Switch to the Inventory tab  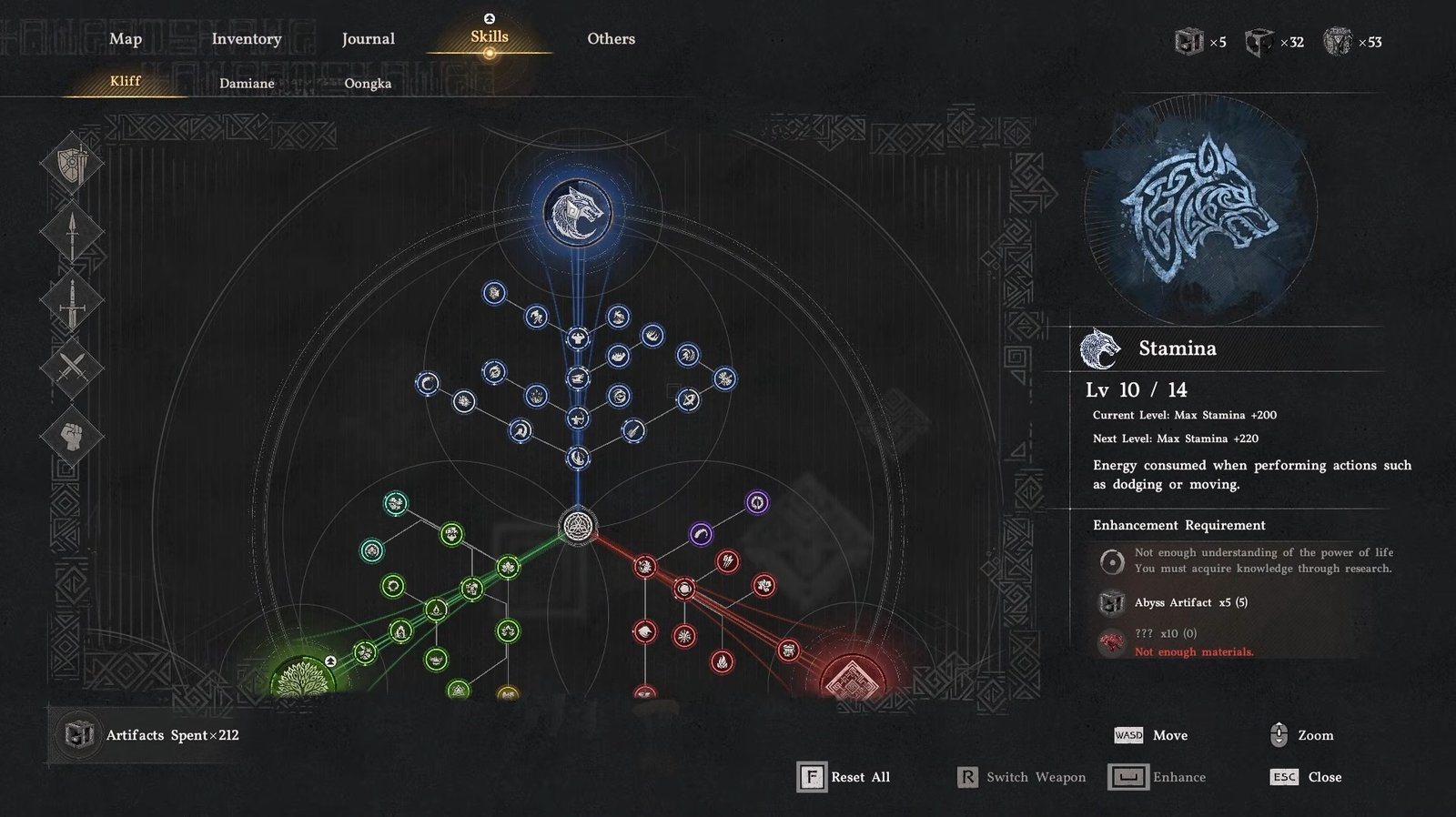(247, 39)
